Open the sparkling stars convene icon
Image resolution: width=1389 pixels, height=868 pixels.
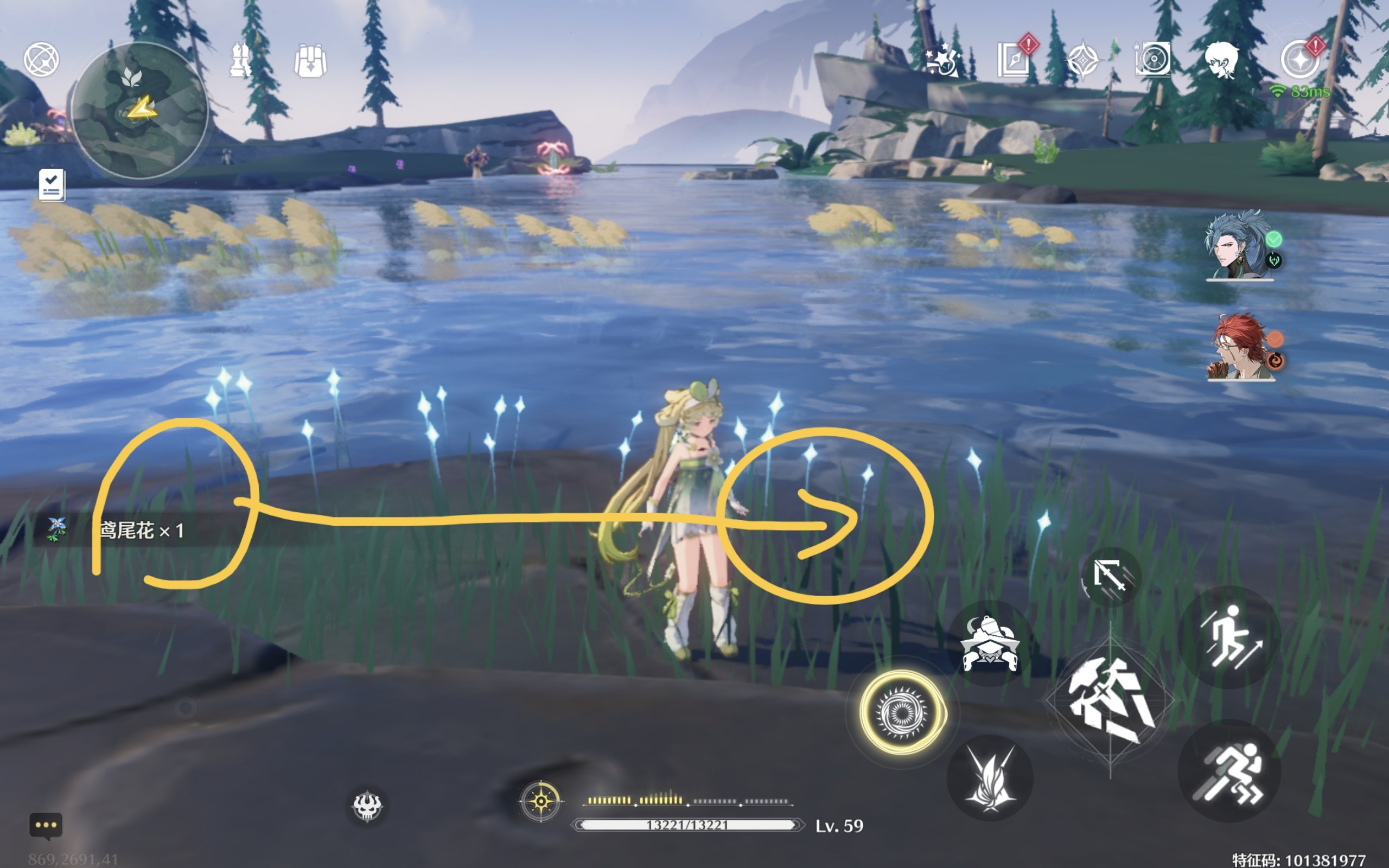coord(943,59)
